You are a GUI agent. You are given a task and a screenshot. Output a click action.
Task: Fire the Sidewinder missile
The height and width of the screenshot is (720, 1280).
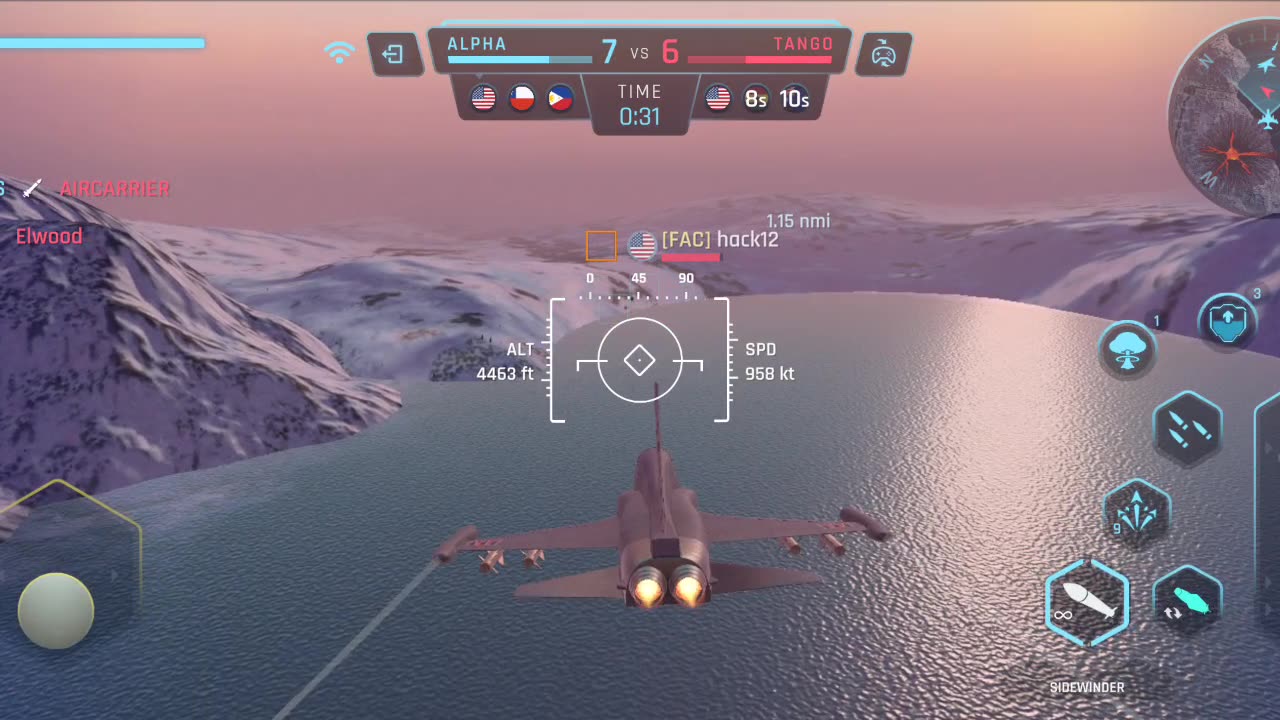point(1087,602)
